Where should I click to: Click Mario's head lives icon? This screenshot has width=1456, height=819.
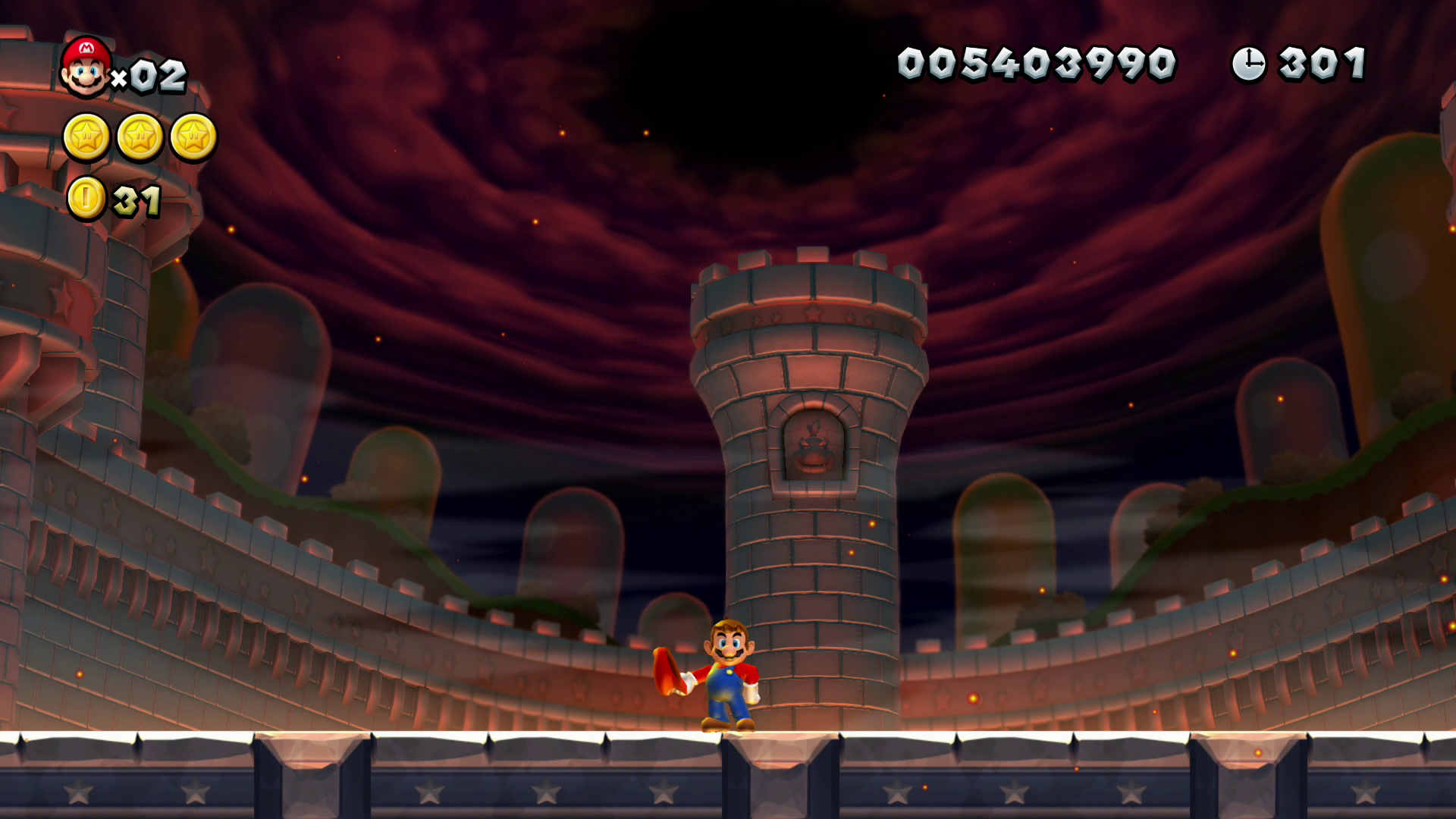click(x=86, y=67)
